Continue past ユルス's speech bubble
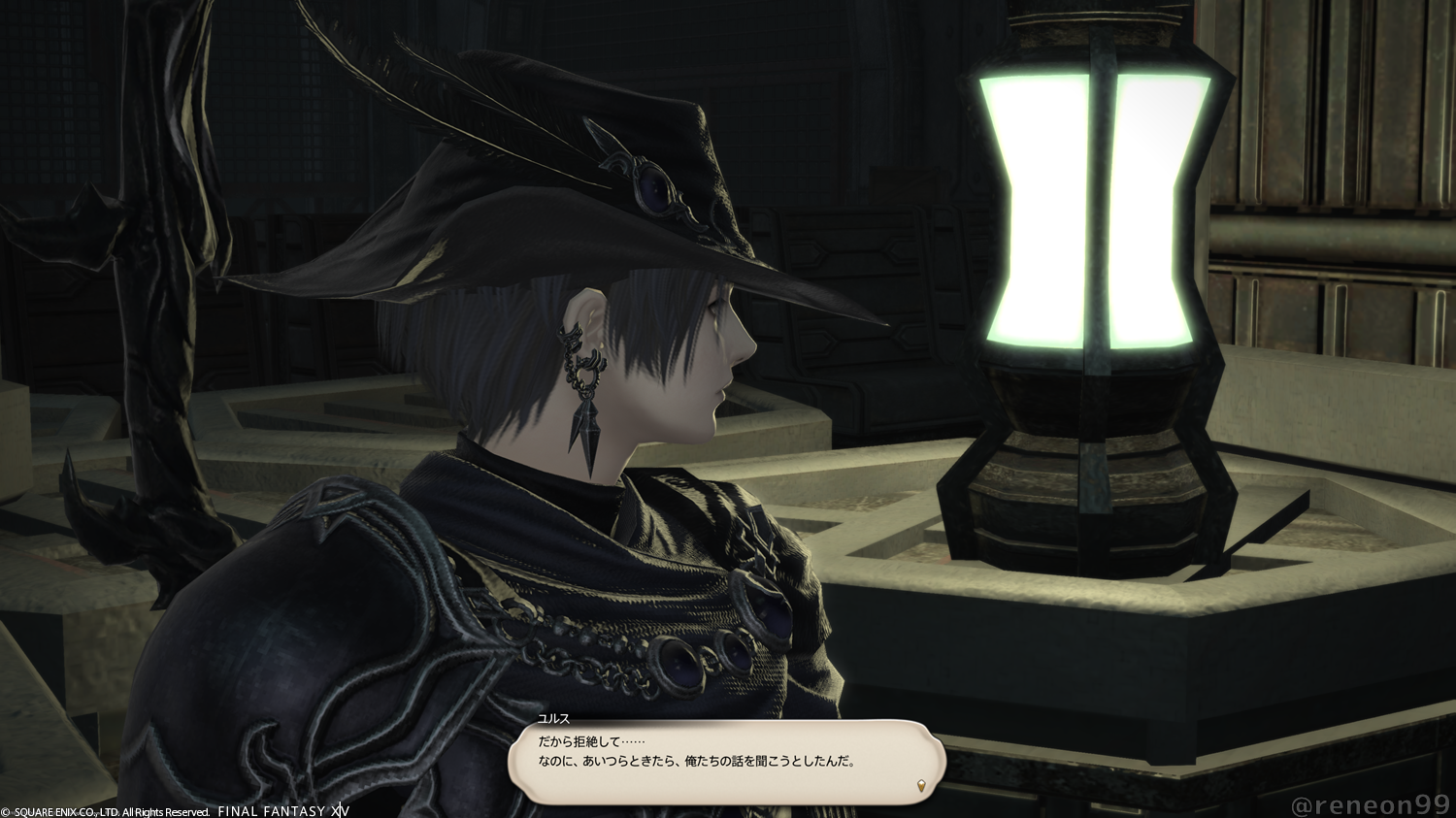Image resolution: width=1456 pixels, height=818 pixels. (x=726, y=761)
